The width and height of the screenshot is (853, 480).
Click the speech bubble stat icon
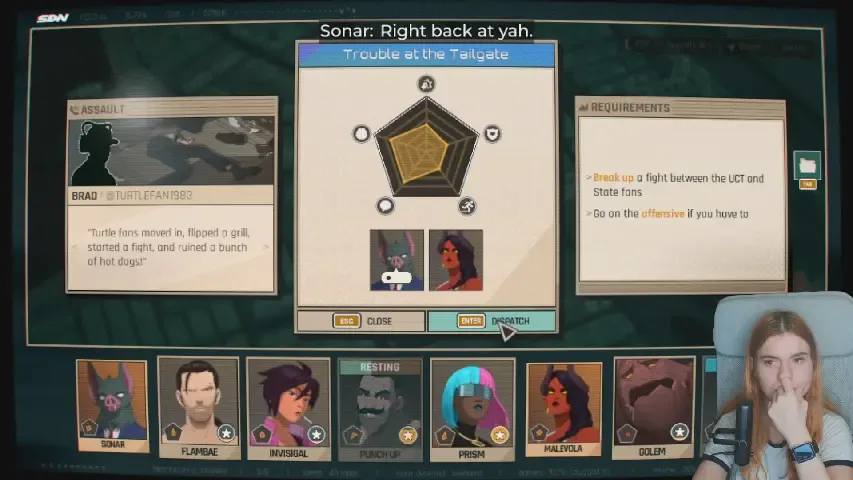coord(385,206)
